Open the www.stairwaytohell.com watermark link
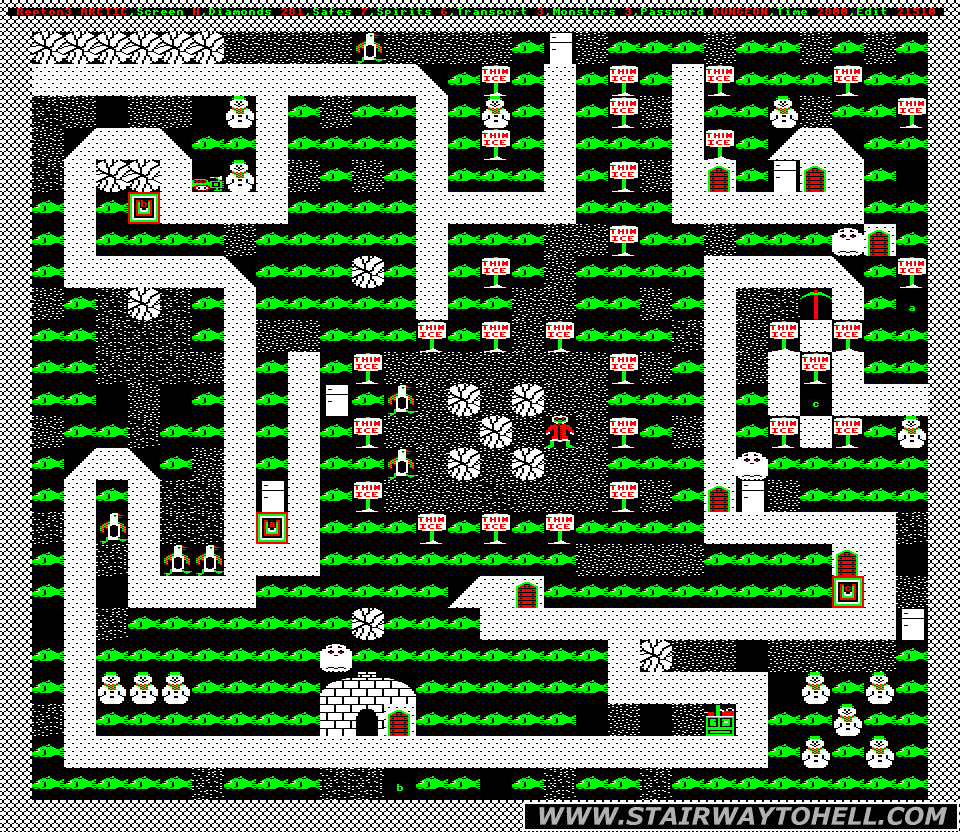960x832 pixels. point(740,816)
